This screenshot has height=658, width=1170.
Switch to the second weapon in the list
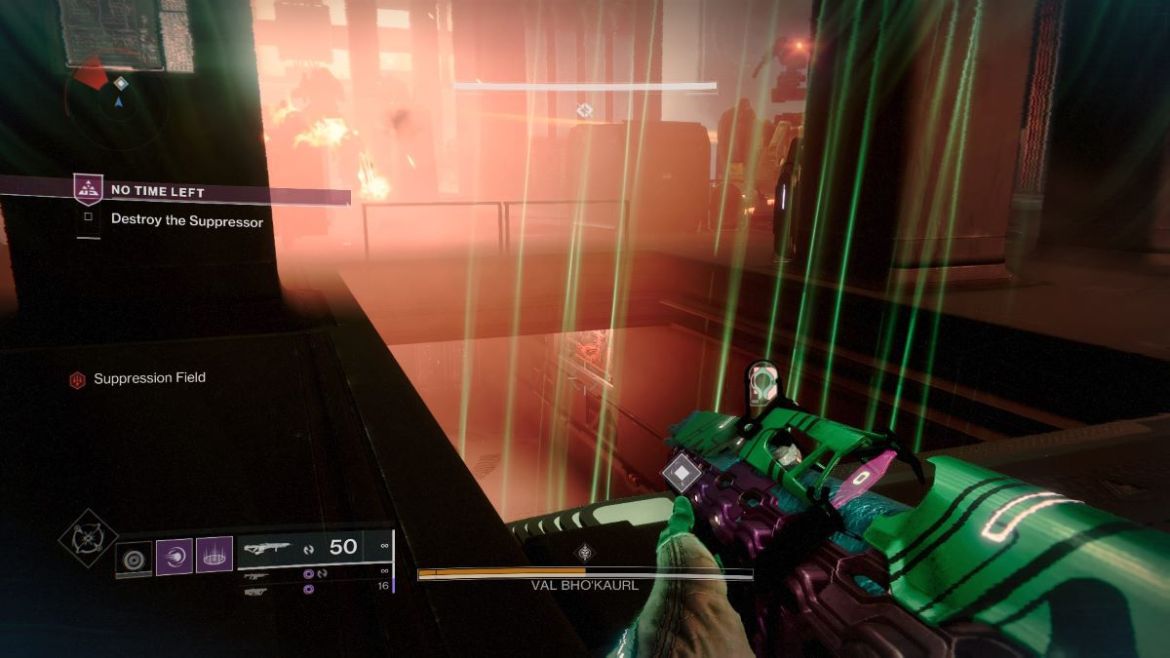[x=257, y=575]
